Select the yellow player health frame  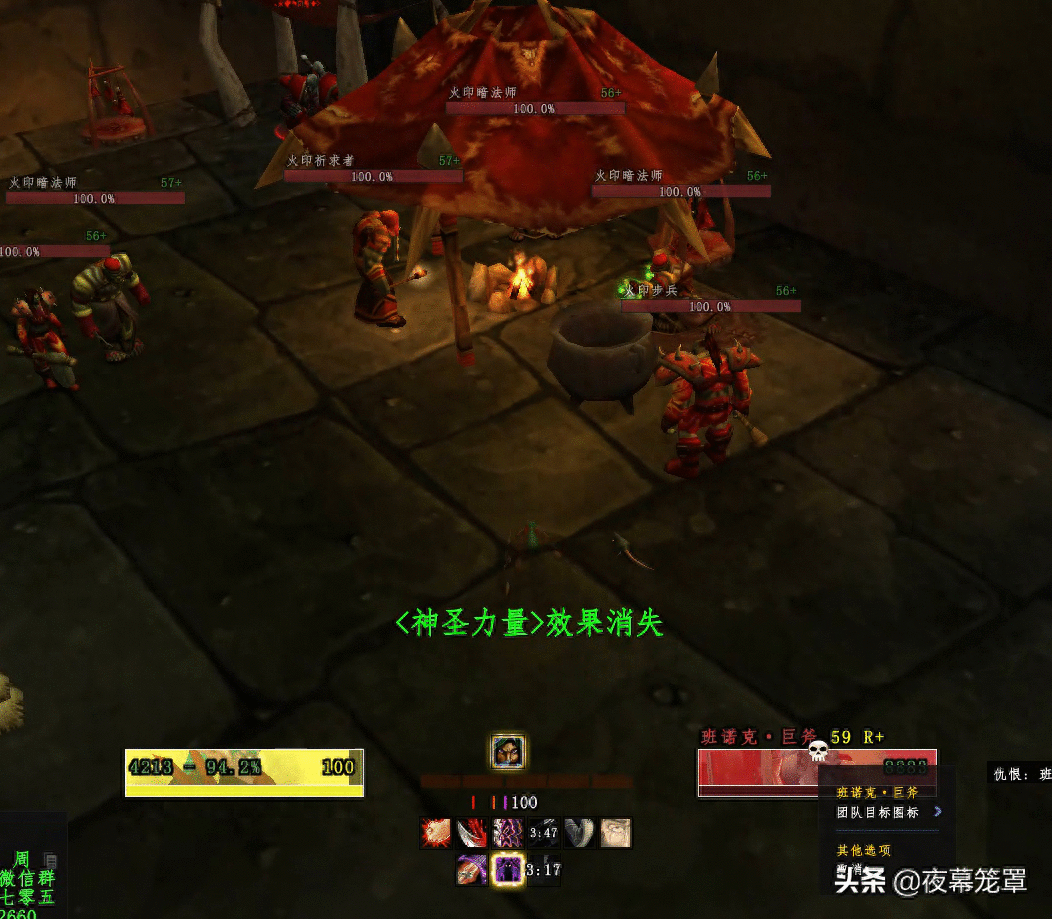point(243,772)
